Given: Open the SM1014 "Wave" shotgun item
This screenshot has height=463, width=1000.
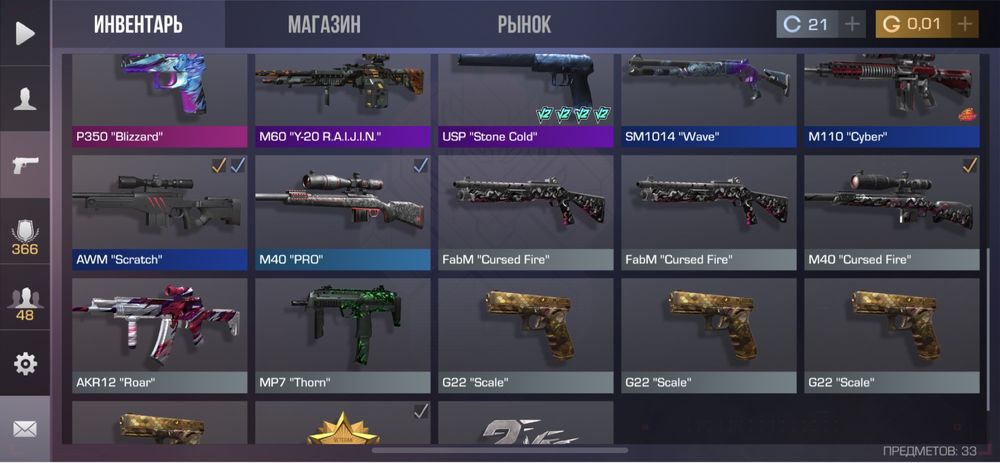Looking at the screenshot, I should (708, 100).
